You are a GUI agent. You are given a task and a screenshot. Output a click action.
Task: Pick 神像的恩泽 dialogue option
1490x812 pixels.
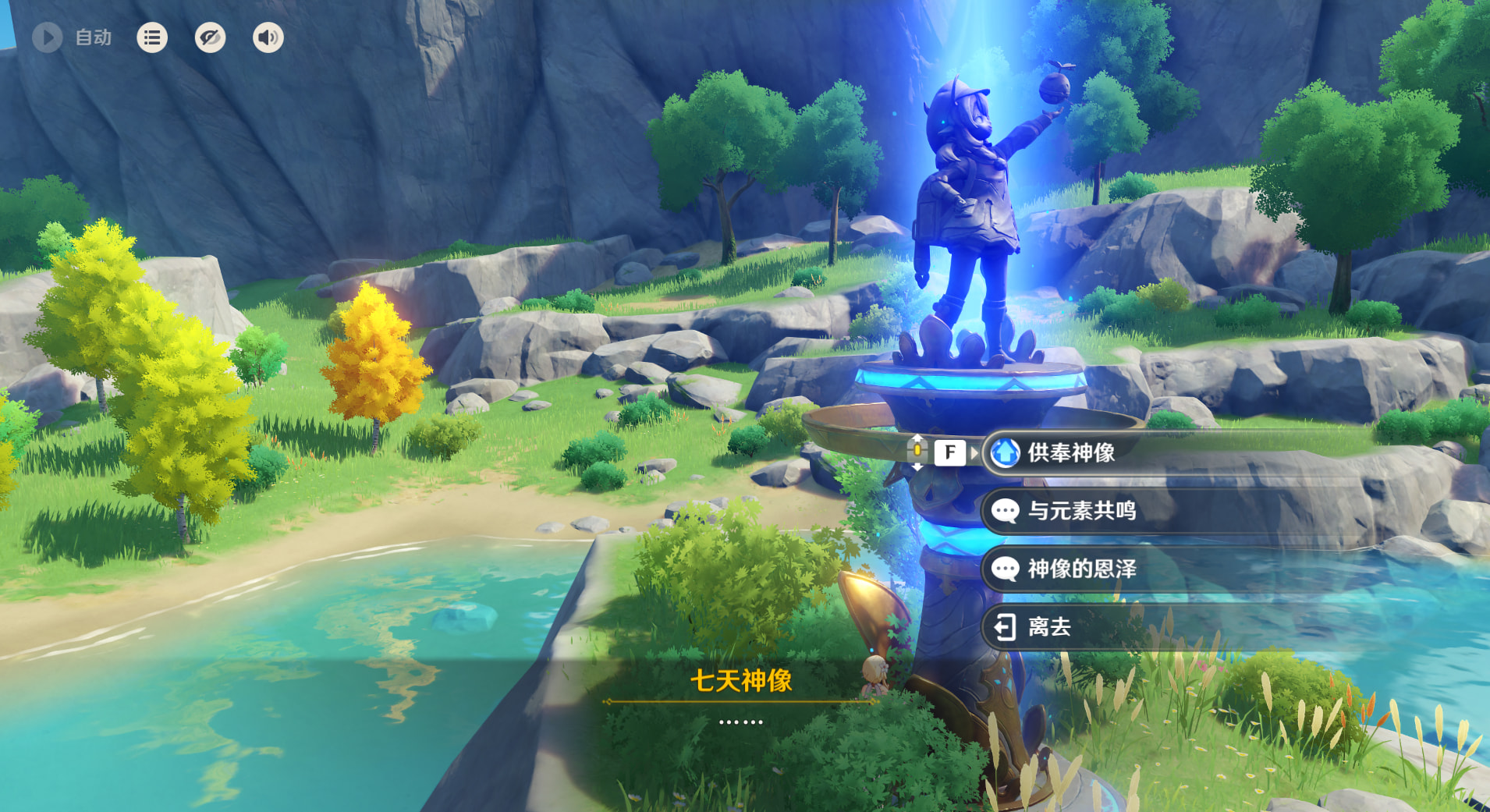click(1081, 569)
